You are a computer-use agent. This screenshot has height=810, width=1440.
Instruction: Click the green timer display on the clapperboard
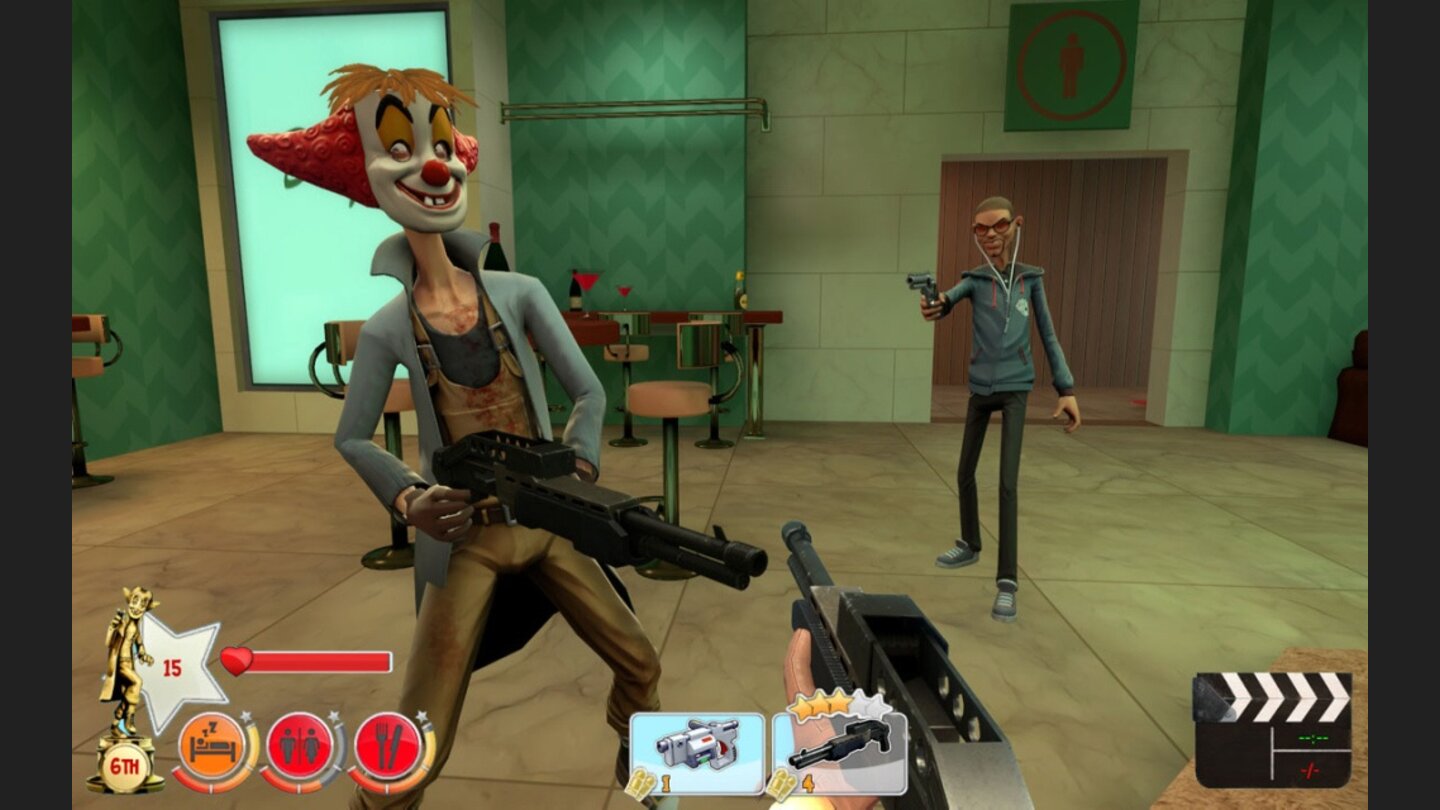1313,738
